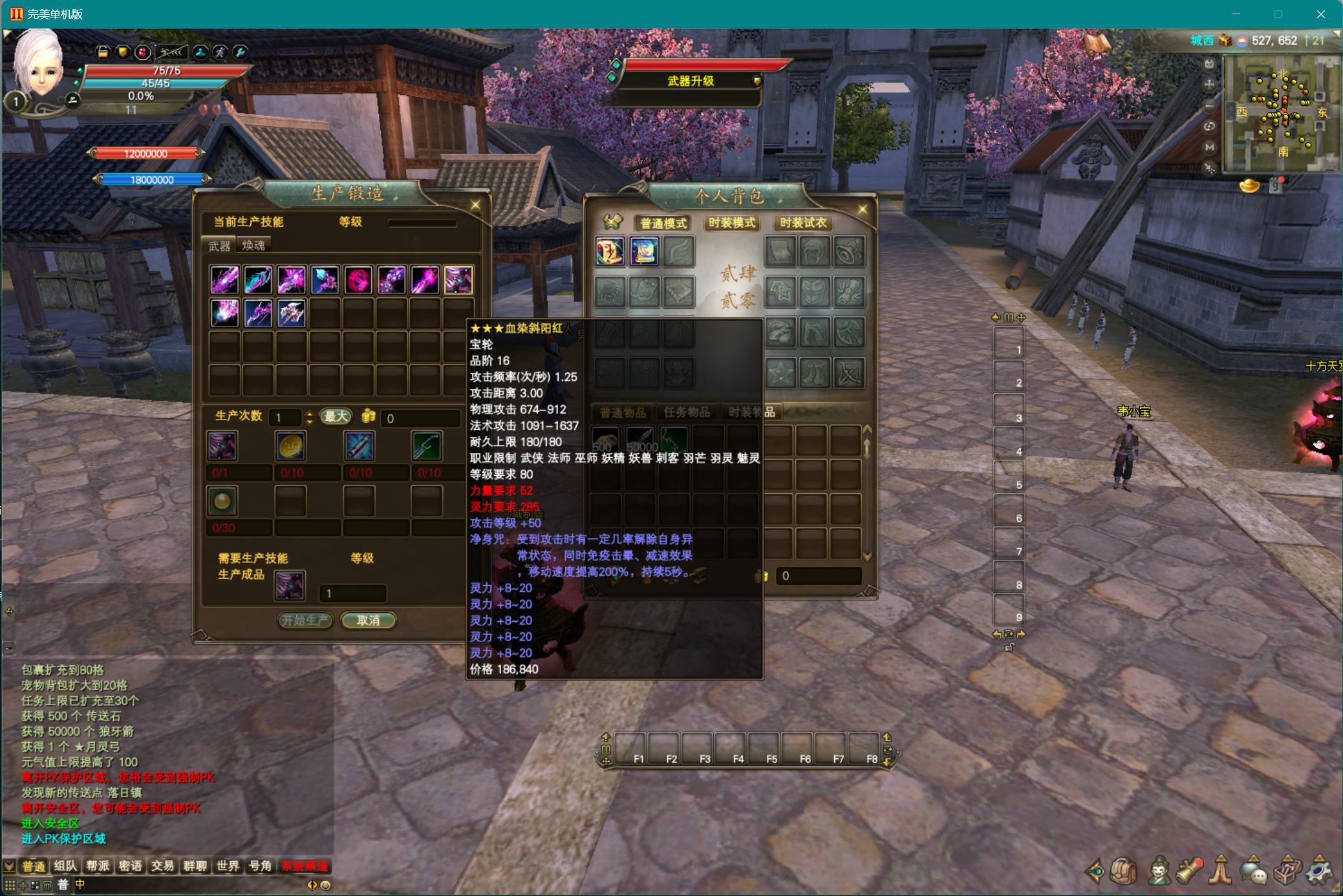Close the game window
This screenshot has width=1343, height=896.
pyautogui.click(x=1320, y=14)
